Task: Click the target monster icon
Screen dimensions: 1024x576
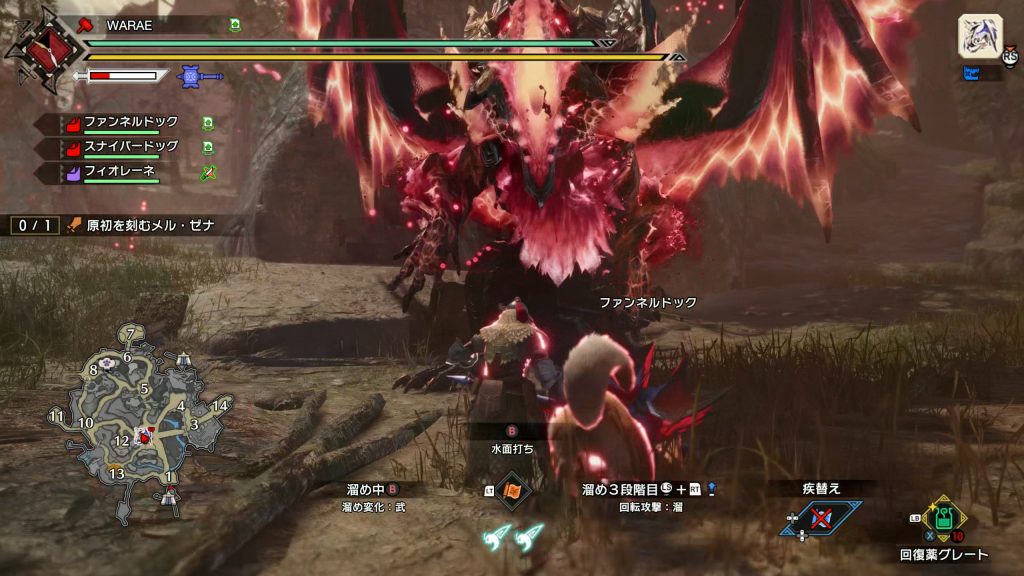Action: (980, 36)
